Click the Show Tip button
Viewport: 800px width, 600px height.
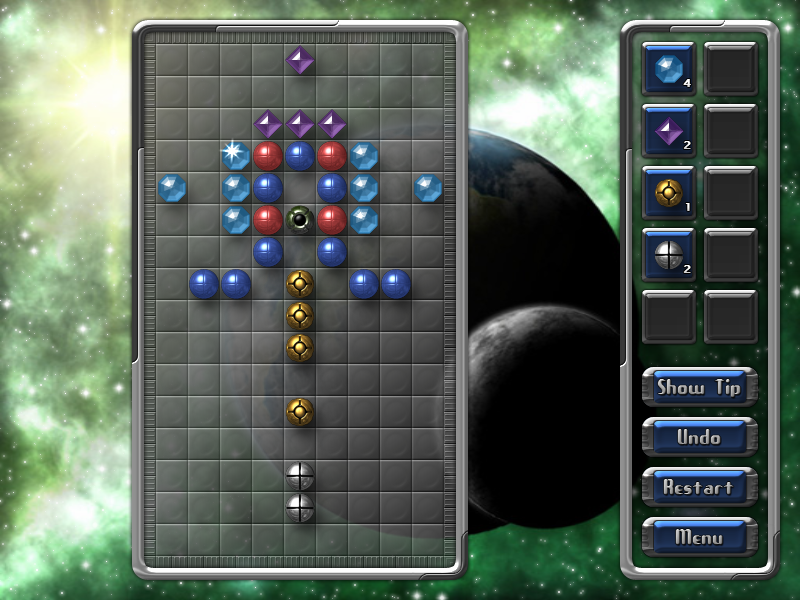click(x=699, y=387)
